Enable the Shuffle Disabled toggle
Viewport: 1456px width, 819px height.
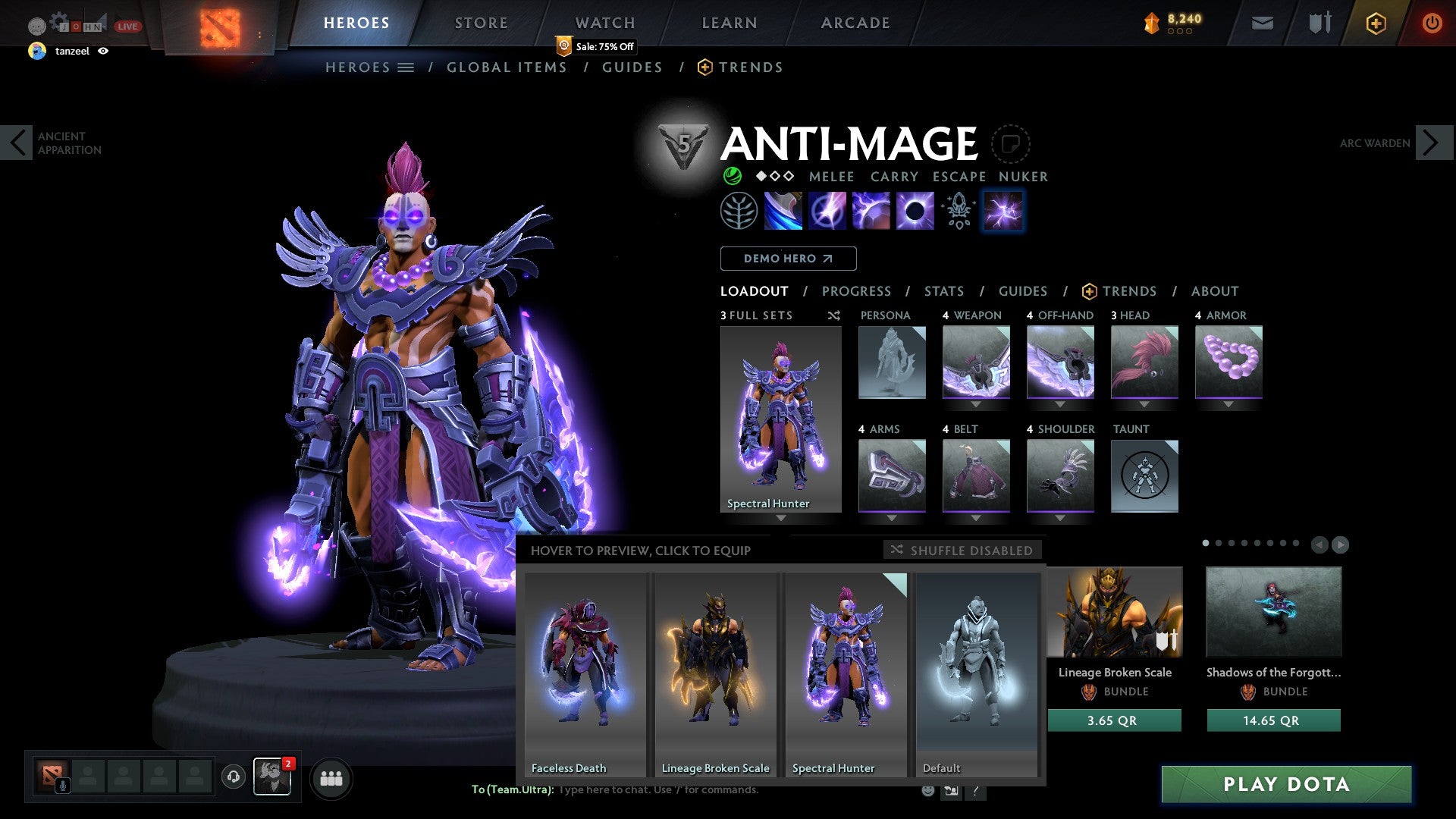point(962,550)
